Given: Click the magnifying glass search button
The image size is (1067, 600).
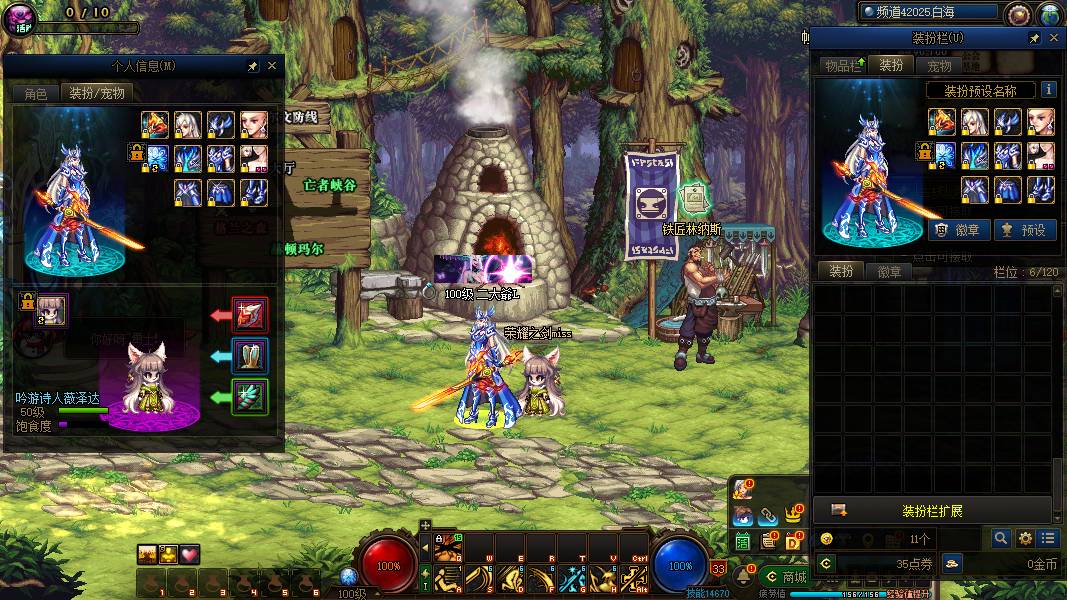Looking at the screenshot, I should (1001, 538).
